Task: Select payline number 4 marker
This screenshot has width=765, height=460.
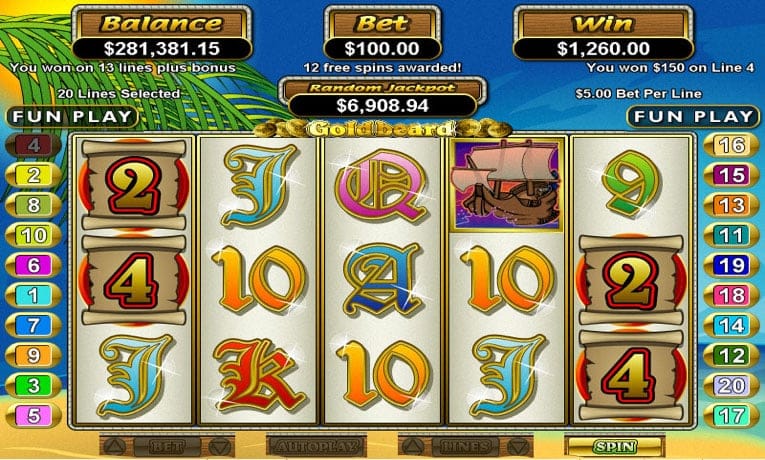Action: coord(33,146)
